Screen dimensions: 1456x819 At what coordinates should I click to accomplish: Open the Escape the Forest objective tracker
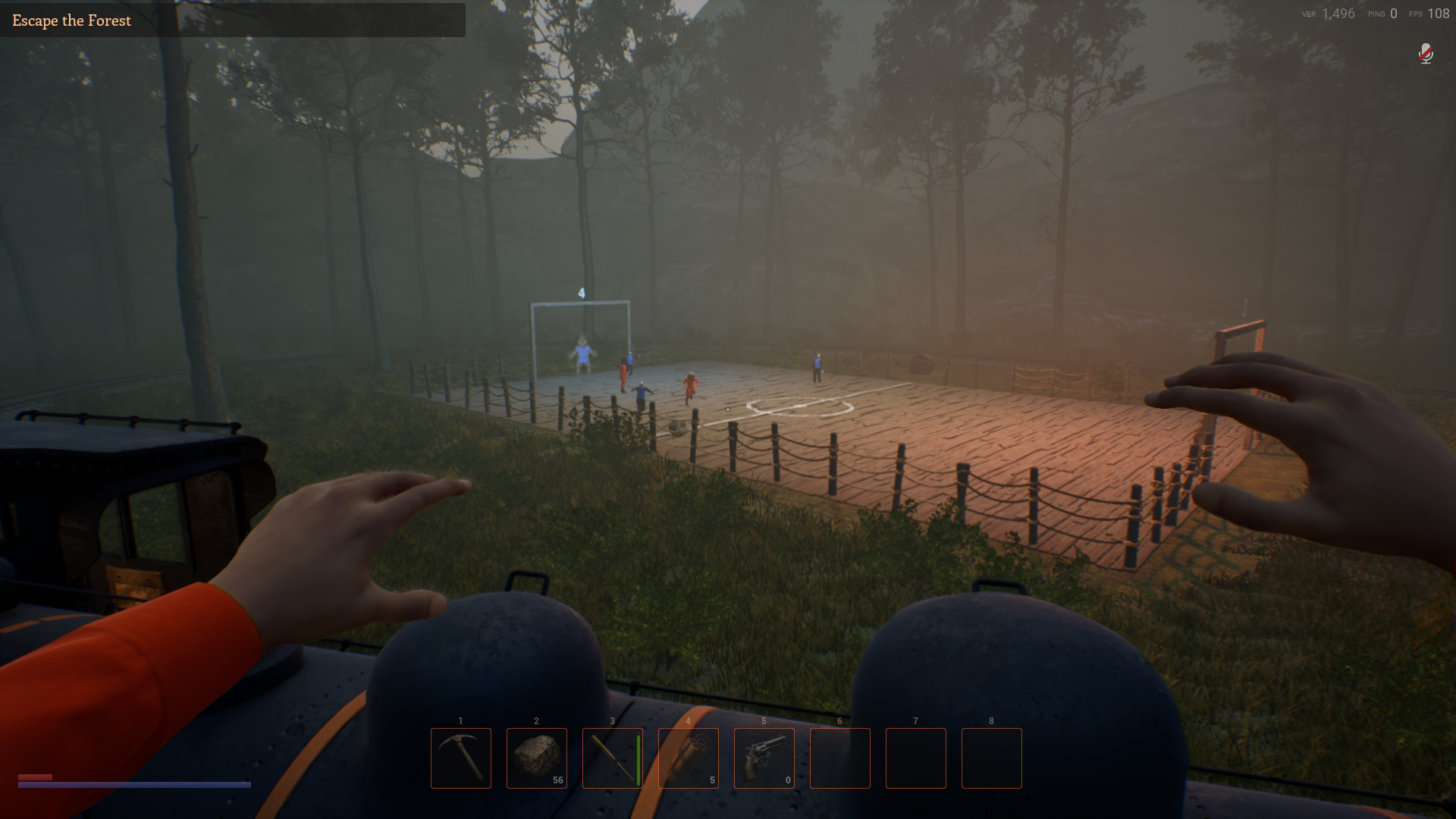tap(72, 20)
